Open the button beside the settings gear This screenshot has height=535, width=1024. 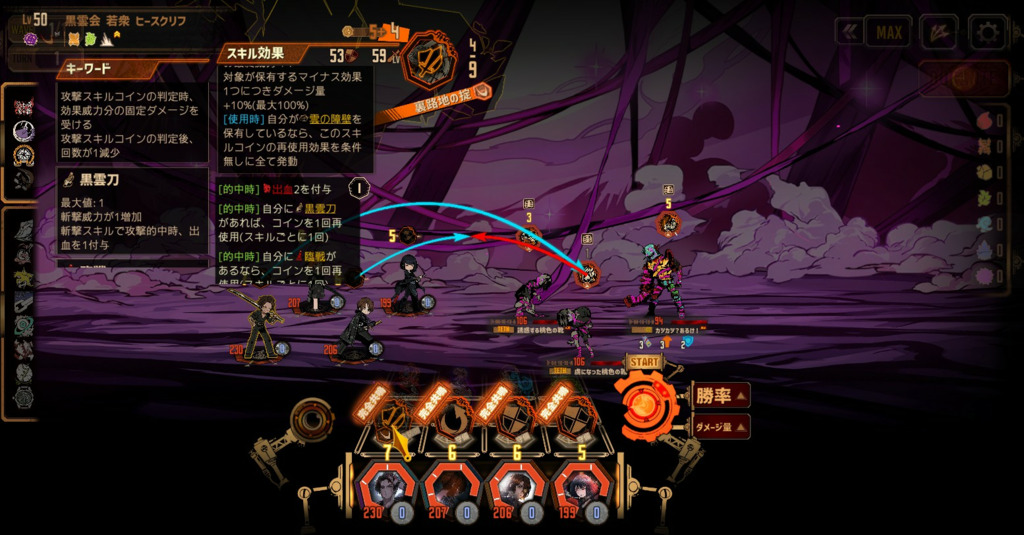coord(939,32)
